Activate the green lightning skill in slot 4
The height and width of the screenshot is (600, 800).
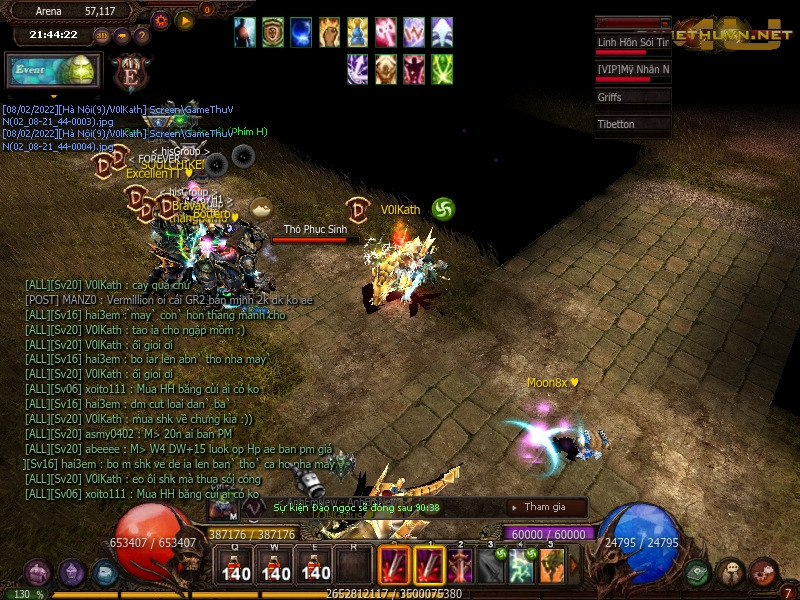coord(520,566)
